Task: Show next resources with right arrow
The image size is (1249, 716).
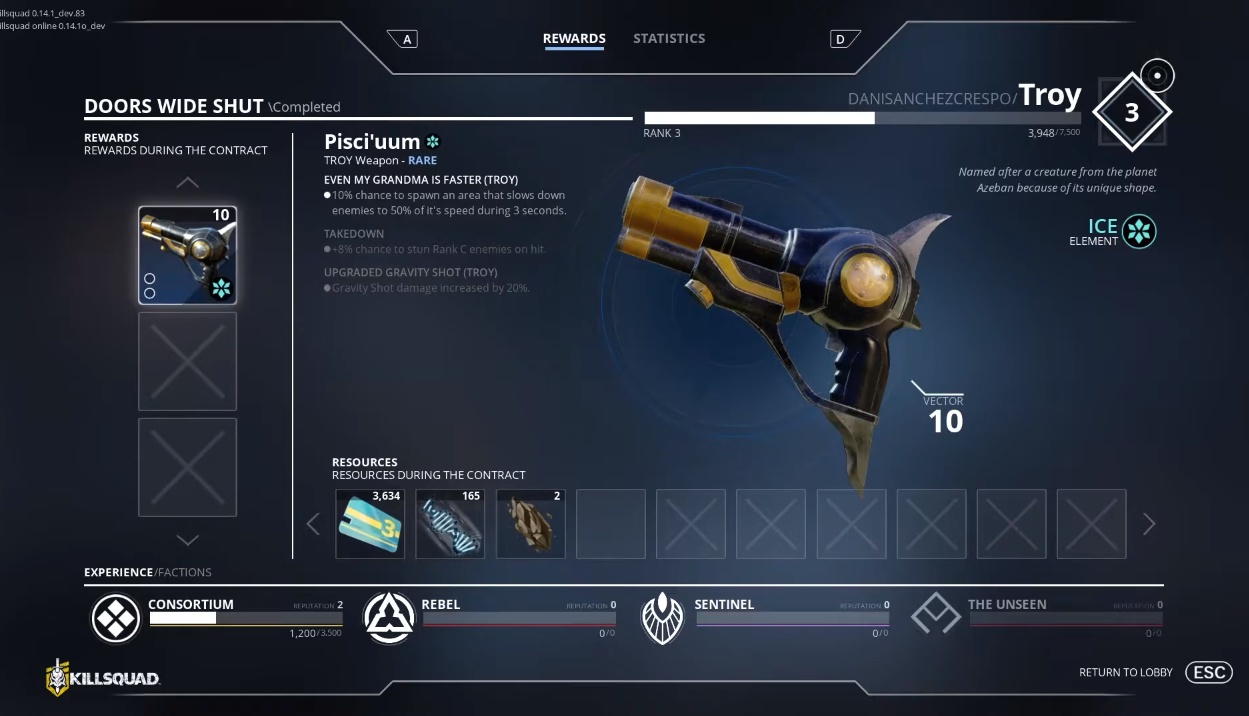Action: pyautogui.click(x=1148, y=523)
